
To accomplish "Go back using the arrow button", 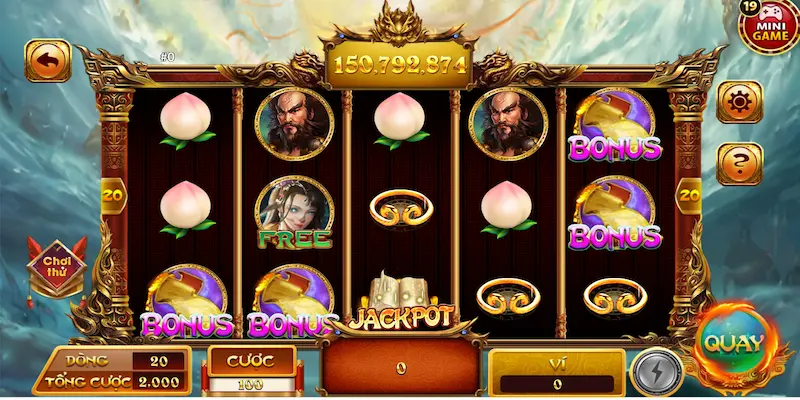I will tap(47, 60).
